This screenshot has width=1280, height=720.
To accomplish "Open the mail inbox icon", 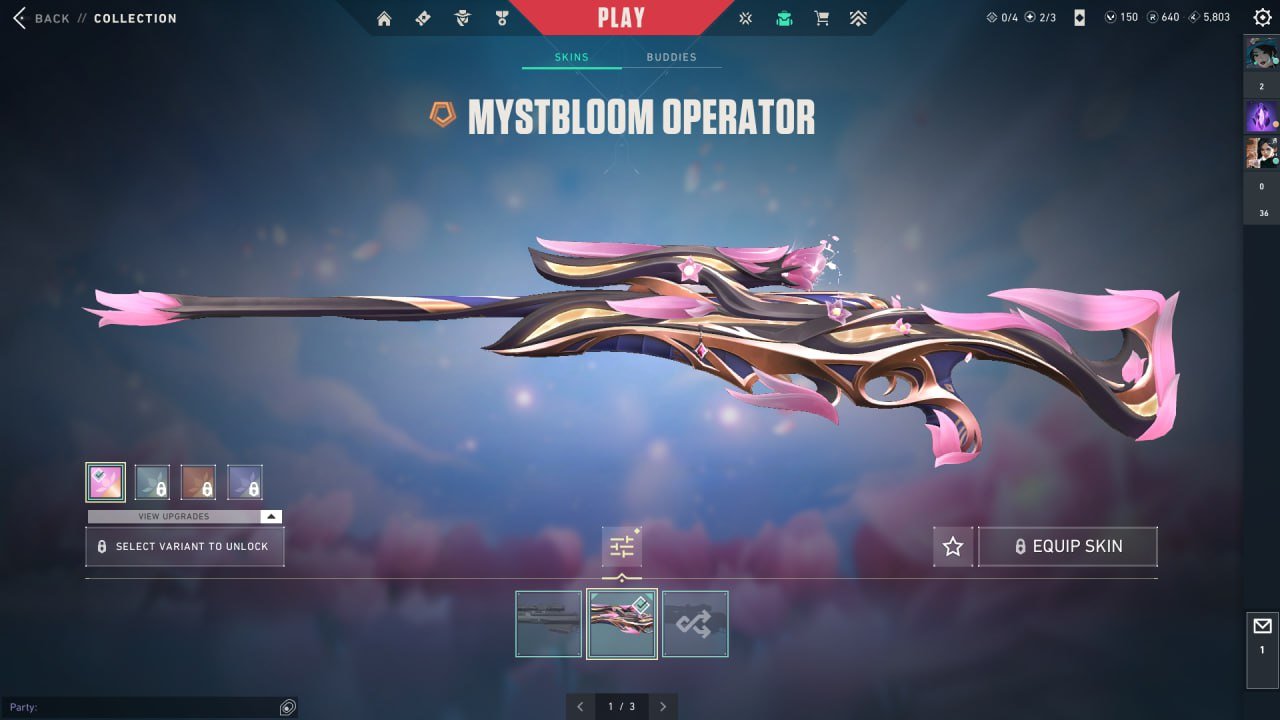I will click(1262, 627).
